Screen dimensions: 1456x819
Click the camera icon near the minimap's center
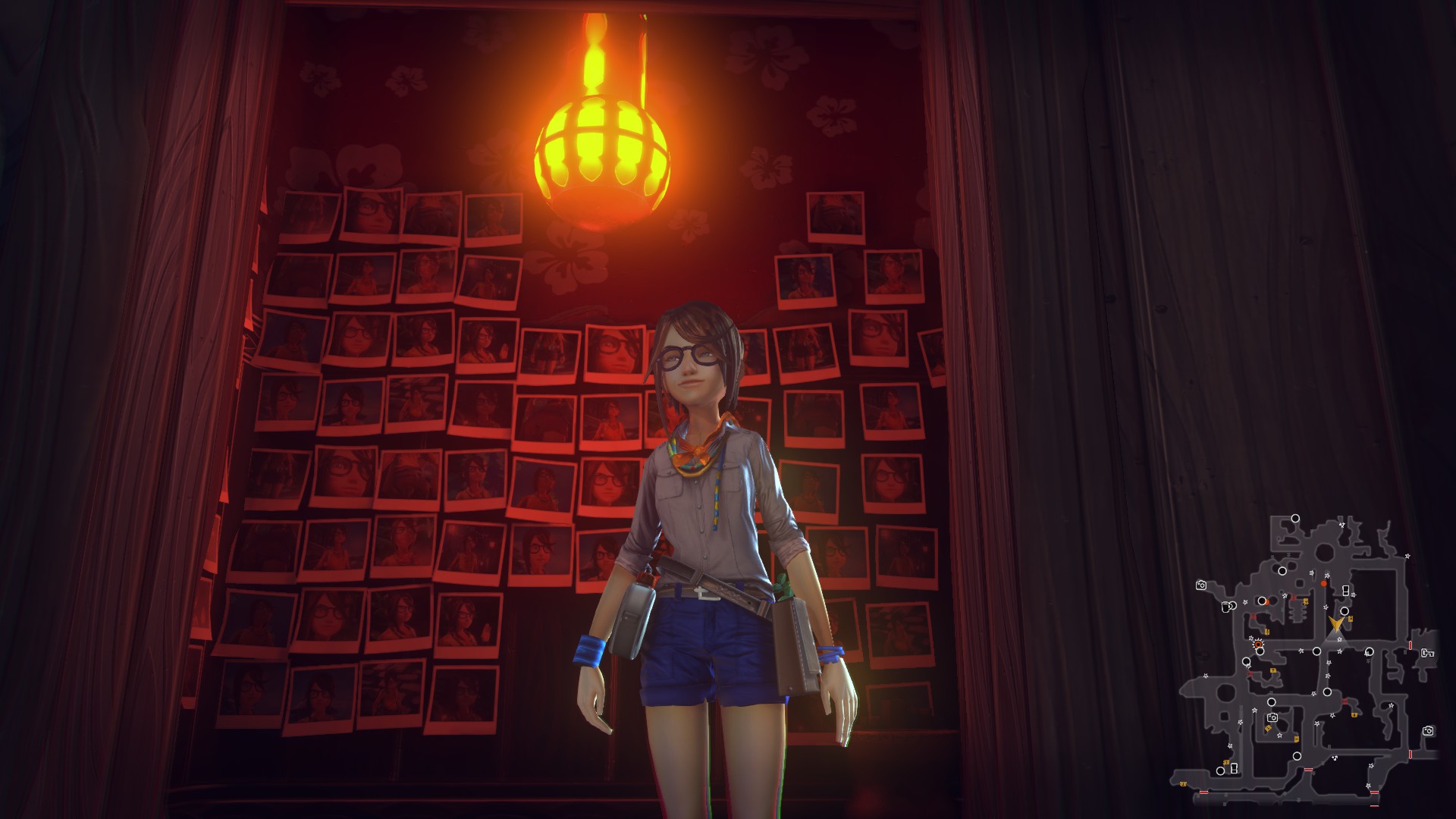click(1272, 717)
